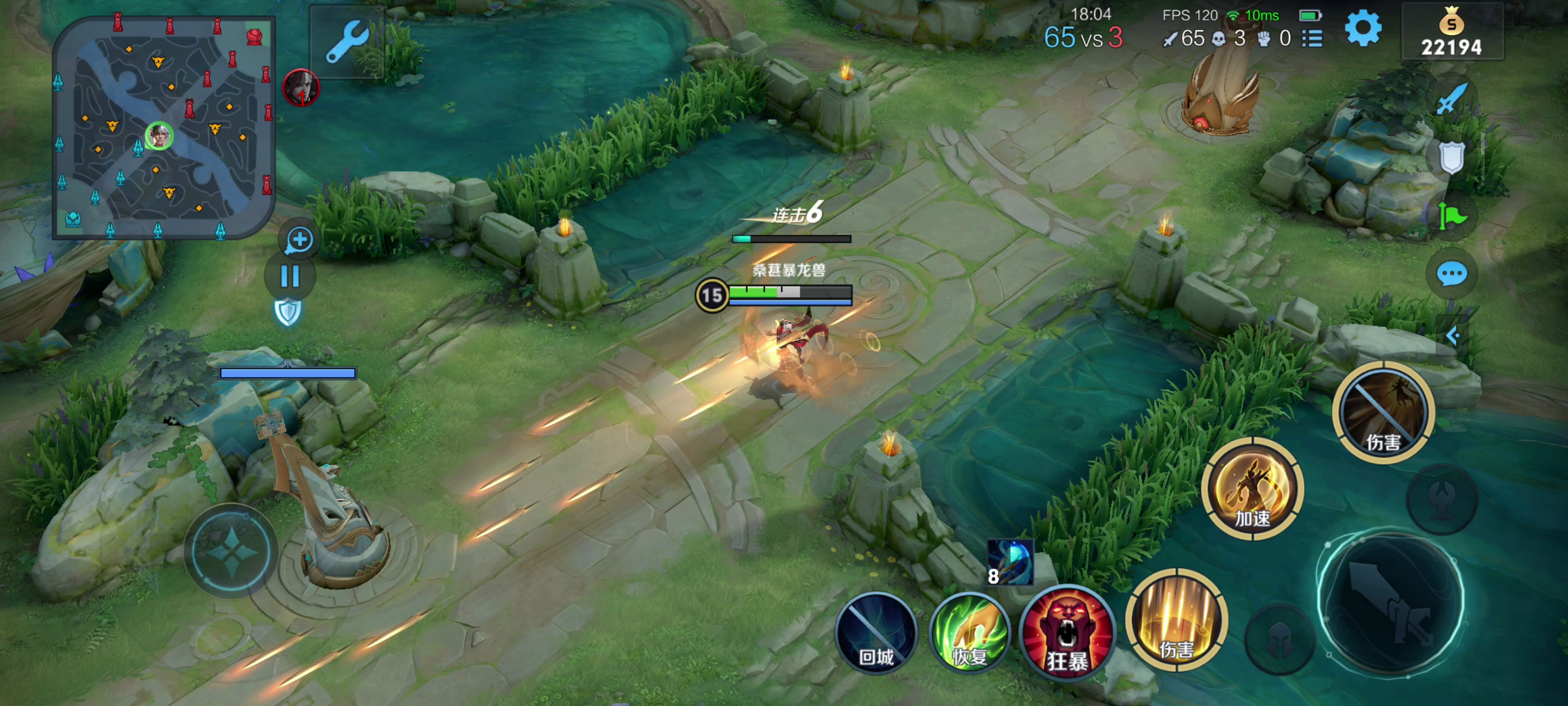Send the blue sword attack signal
This screenshot has width=1568, height=706.
coord(1451,99)
